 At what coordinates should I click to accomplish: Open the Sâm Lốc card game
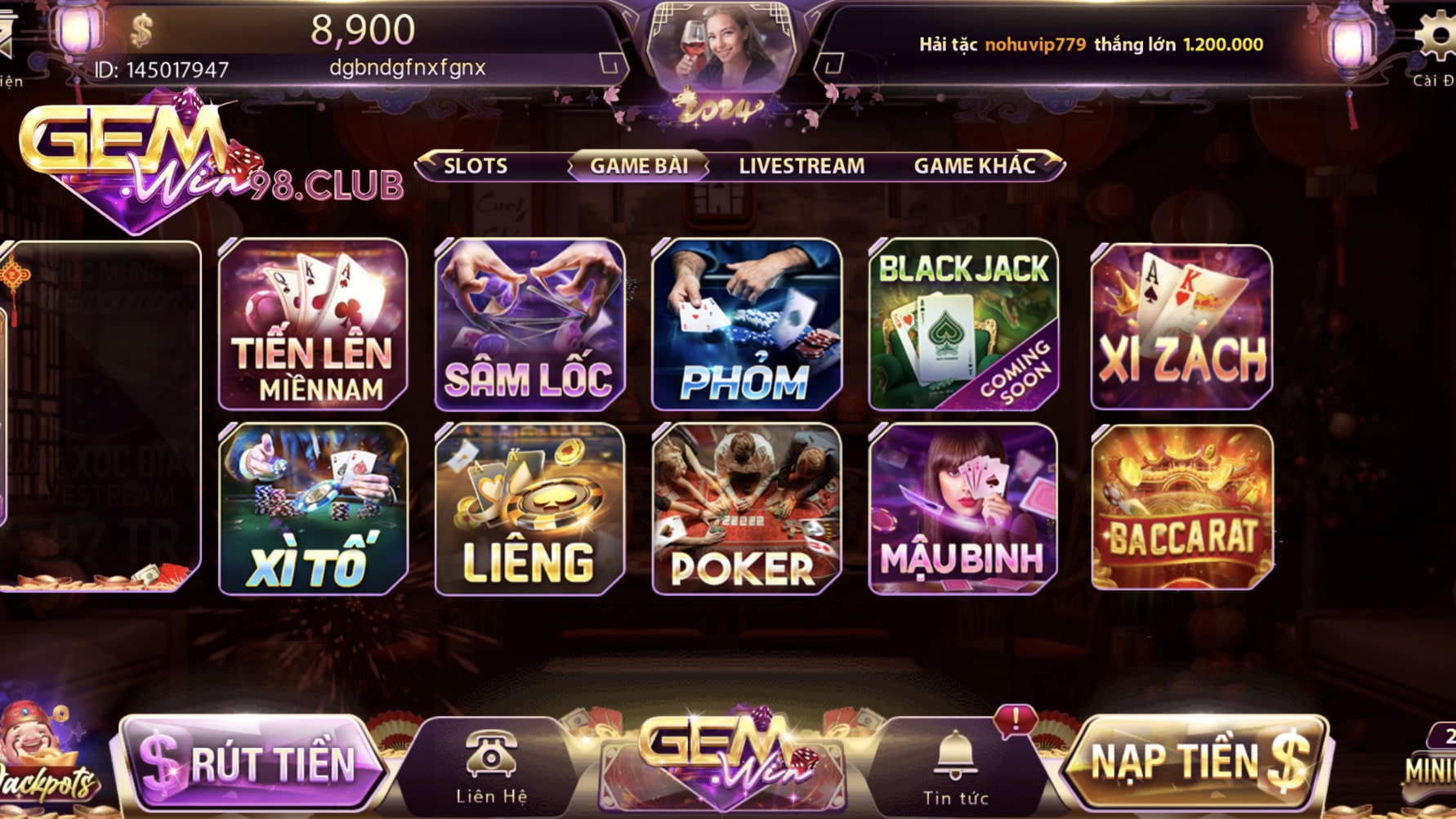coord(529,324)
